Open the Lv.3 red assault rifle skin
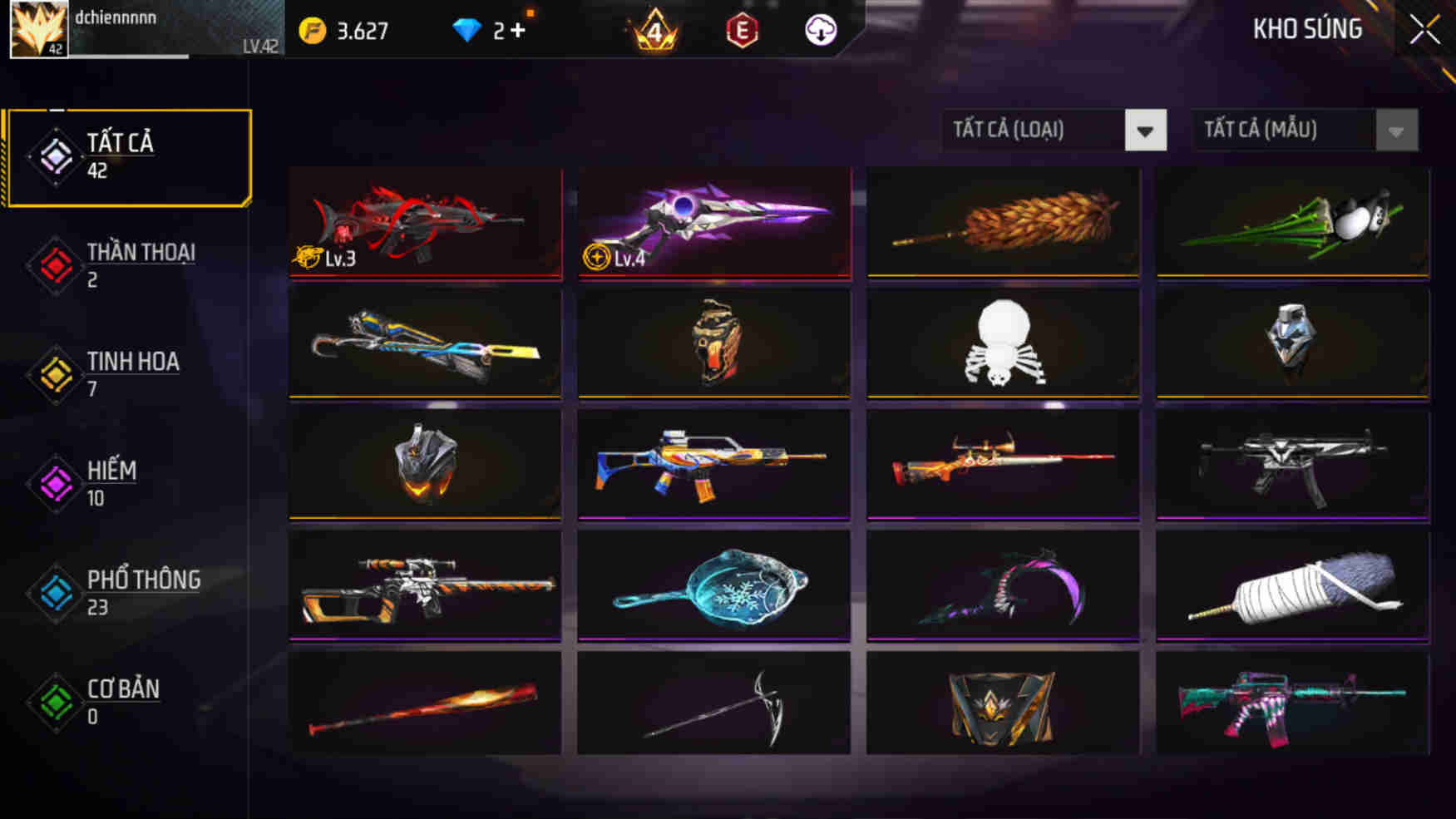Screen dimensions: 1456x819 click(424, 224)
